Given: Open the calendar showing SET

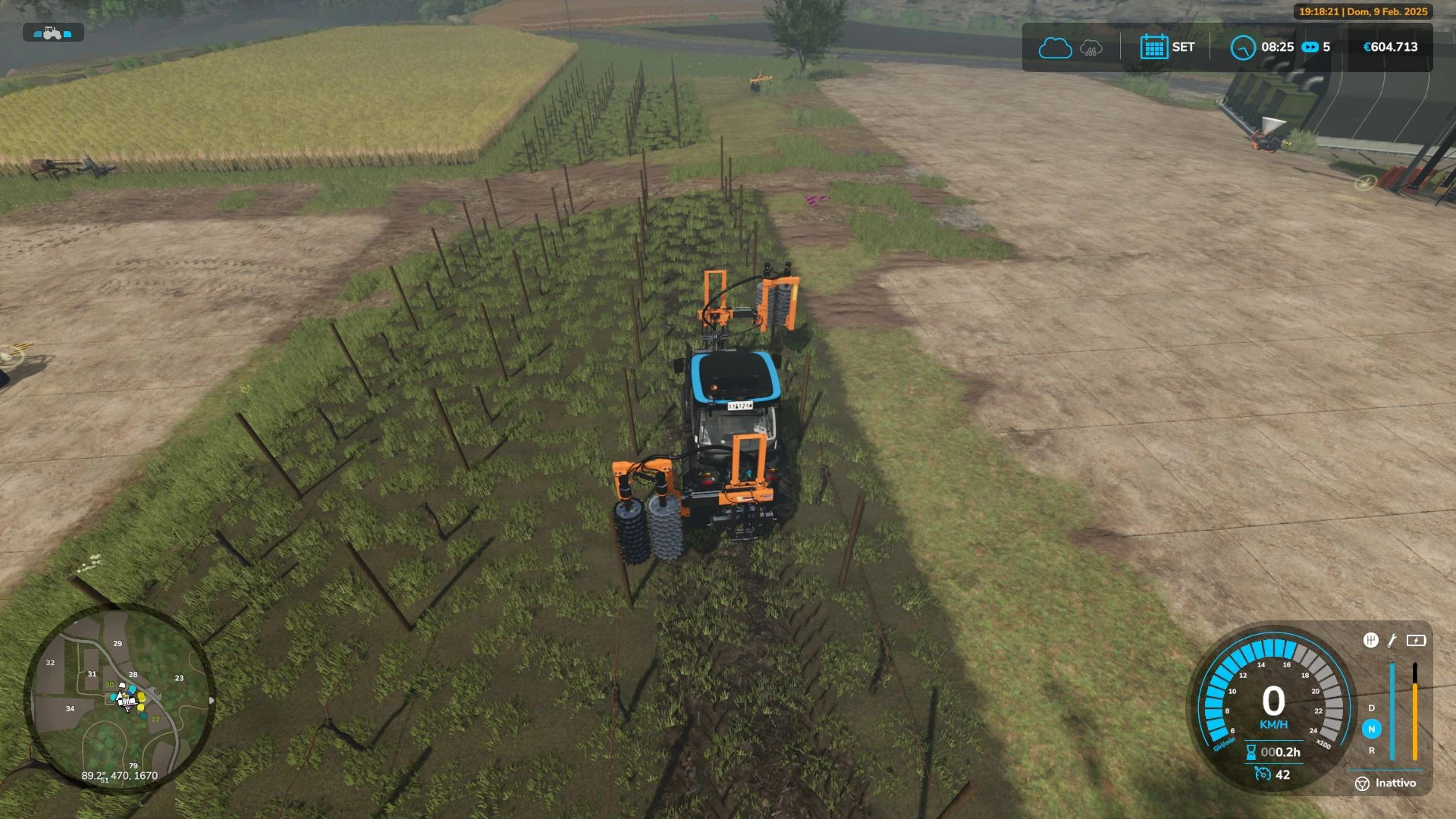Looking at the screenshot, I should click(x=1153, y=47).
